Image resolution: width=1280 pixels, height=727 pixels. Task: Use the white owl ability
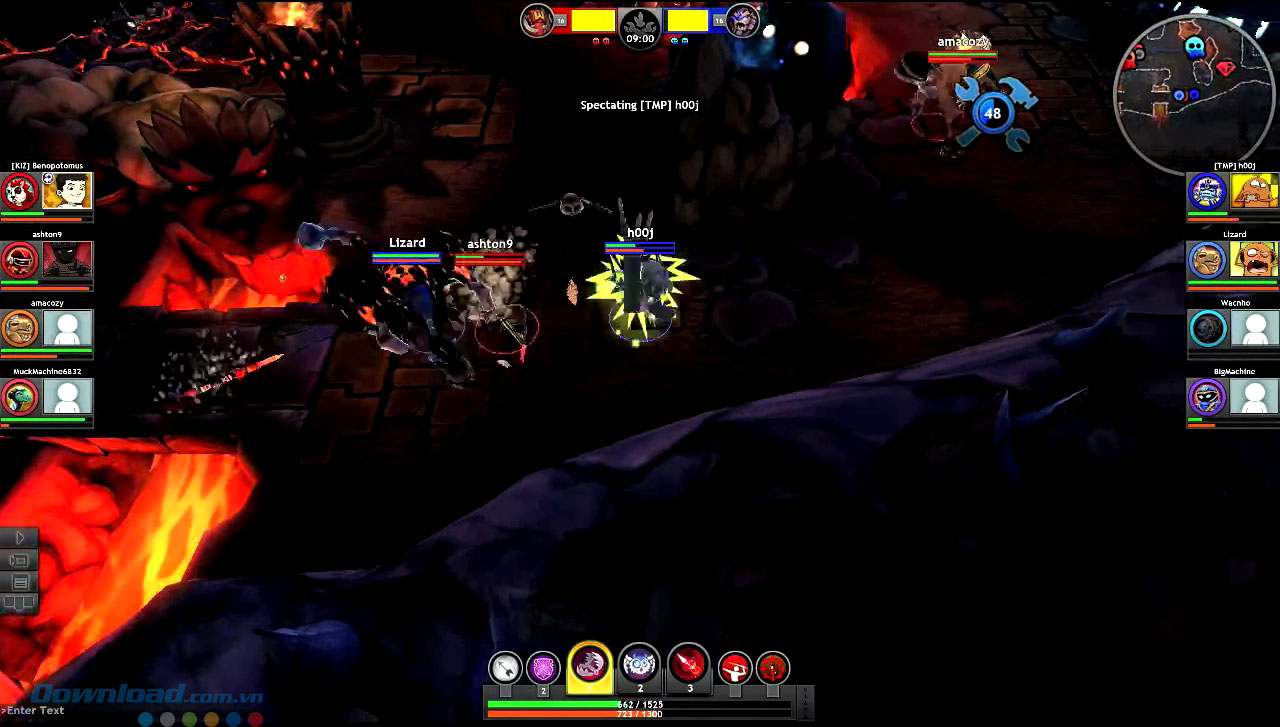tap(639, 664)
